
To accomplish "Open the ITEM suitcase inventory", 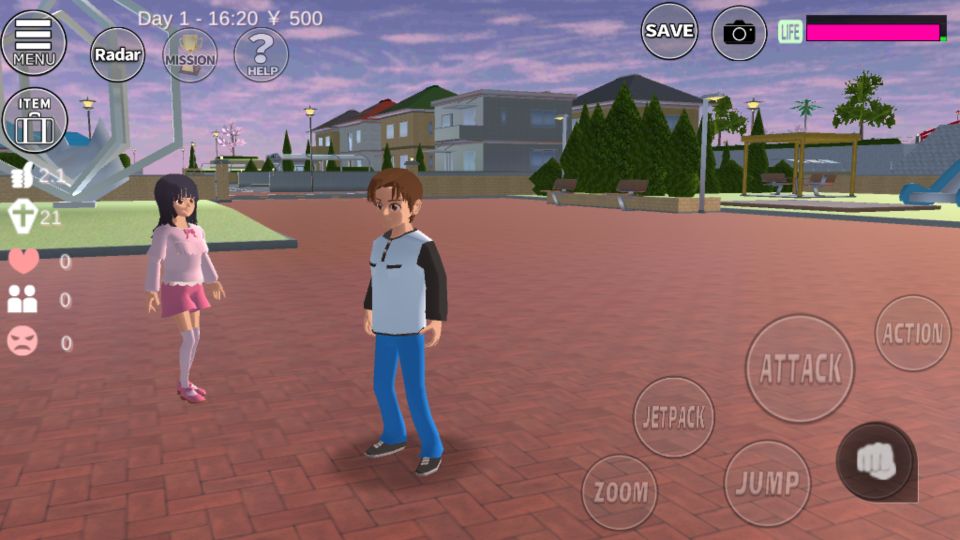I will (34, 120).
